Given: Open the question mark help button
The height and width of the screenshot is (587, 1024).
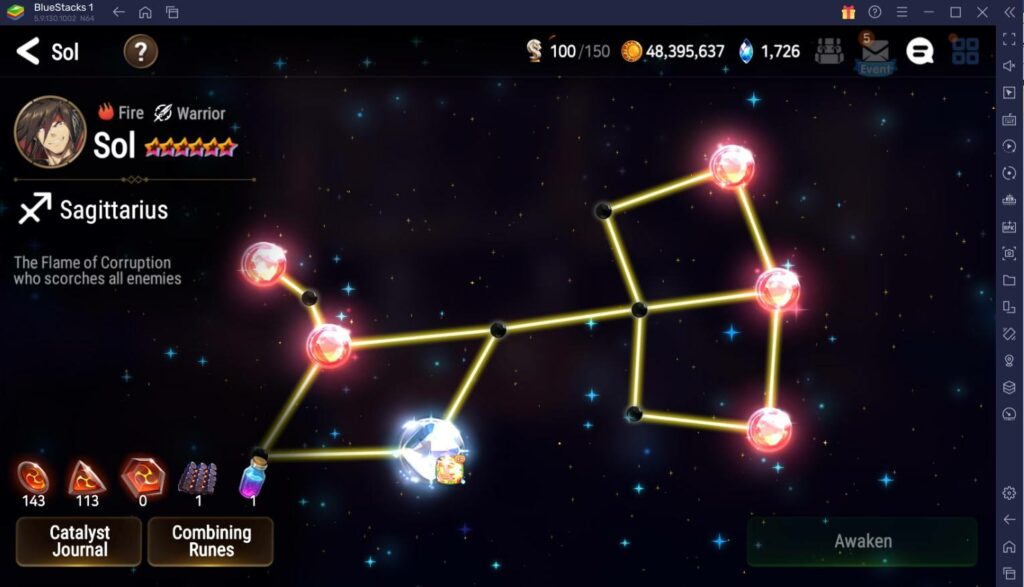Looking at the screenshot, I should click(x=140, y=51).
